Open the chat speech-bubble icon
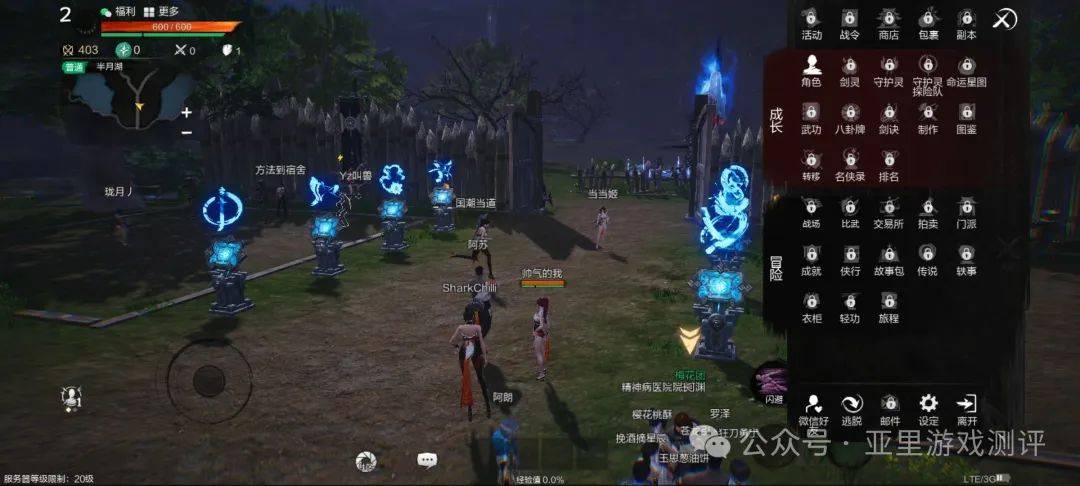The image size is (1080, 486). [x=427, y=460]
